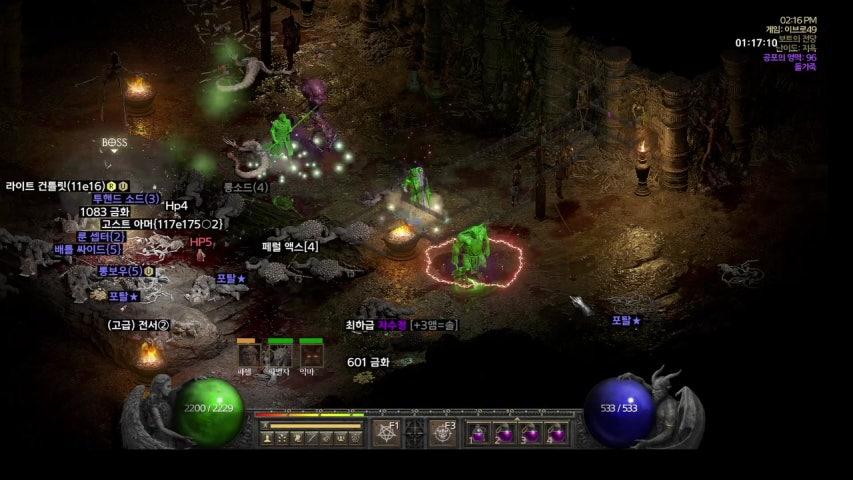
Task: Select the 악마 summon portrait
Action: pos(312,354)
